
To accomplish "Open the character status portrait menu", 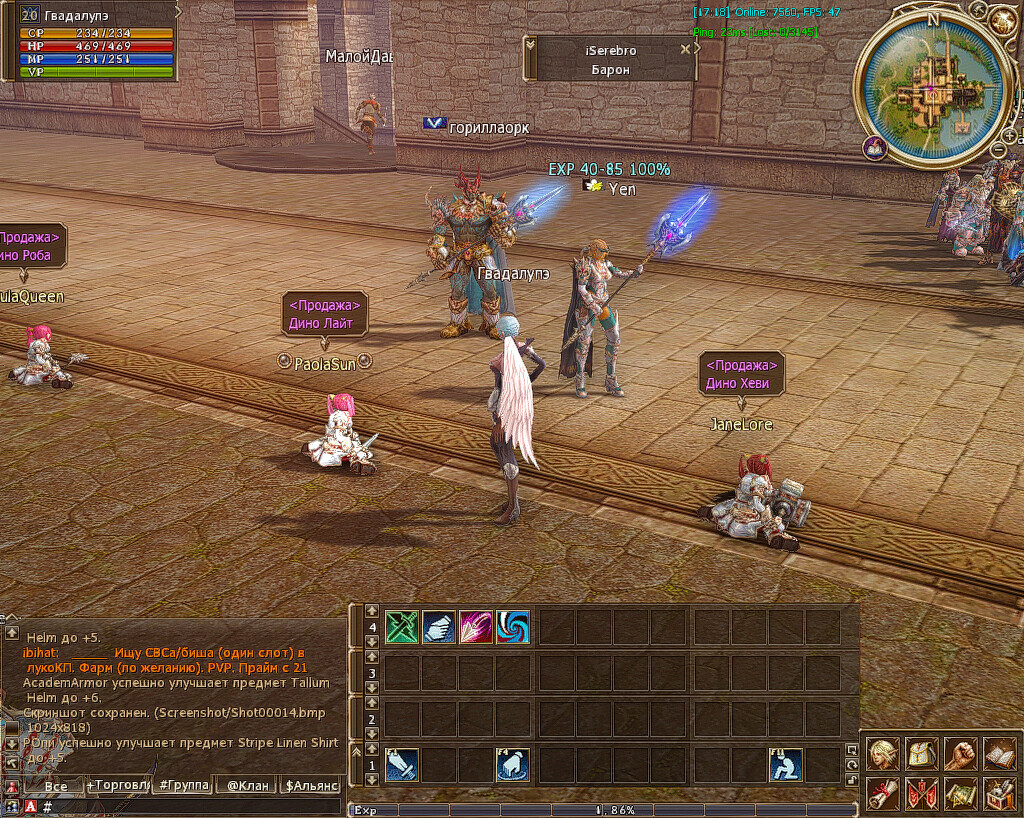I will pos(883,754).
